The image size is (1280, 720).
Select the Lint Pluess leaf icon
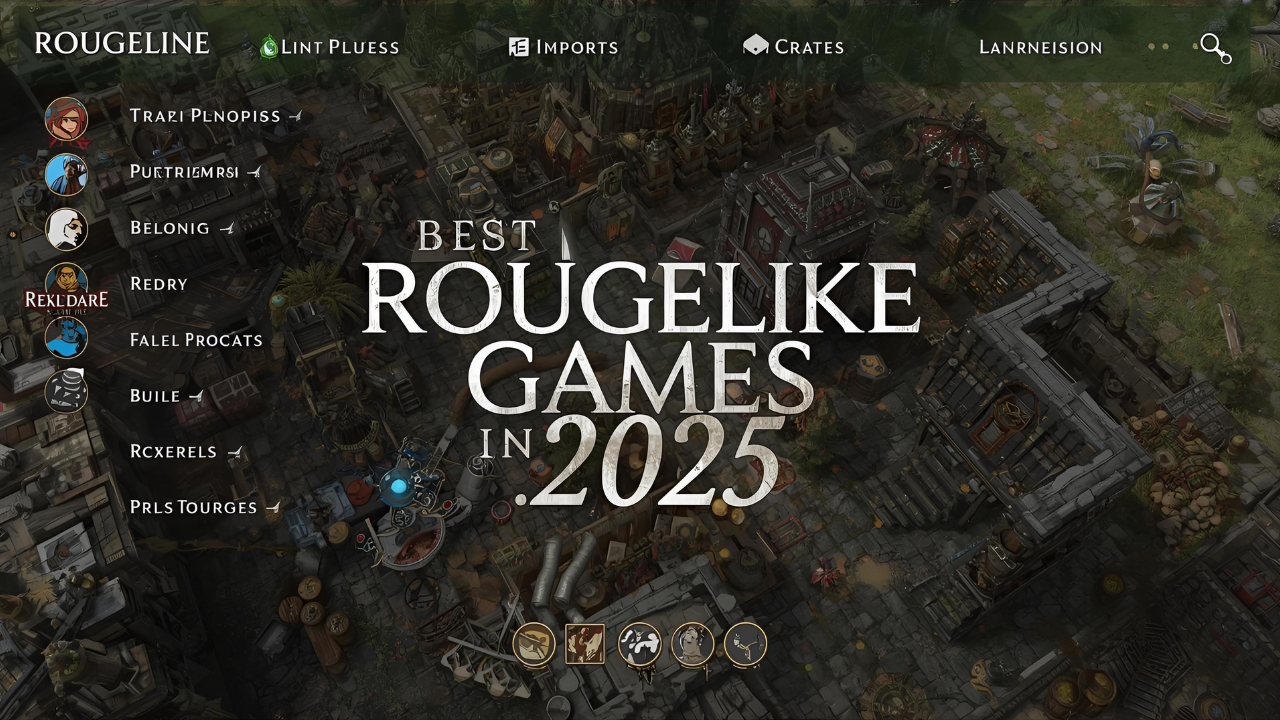click(268, 45)
